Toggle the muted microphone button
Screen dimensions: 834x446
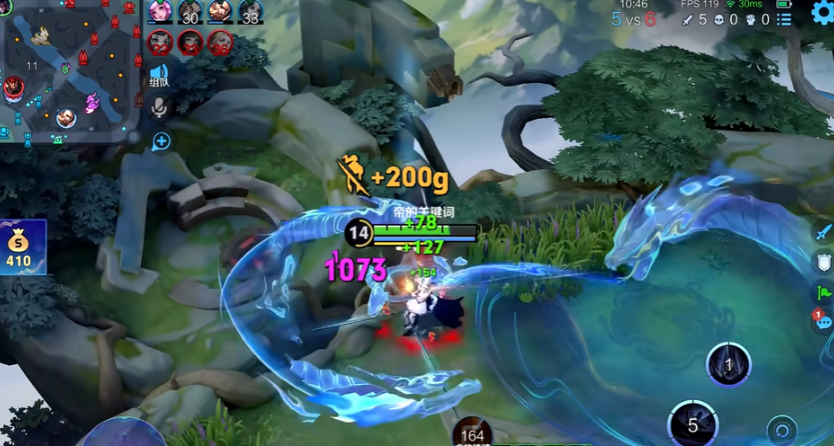(159, 107)
